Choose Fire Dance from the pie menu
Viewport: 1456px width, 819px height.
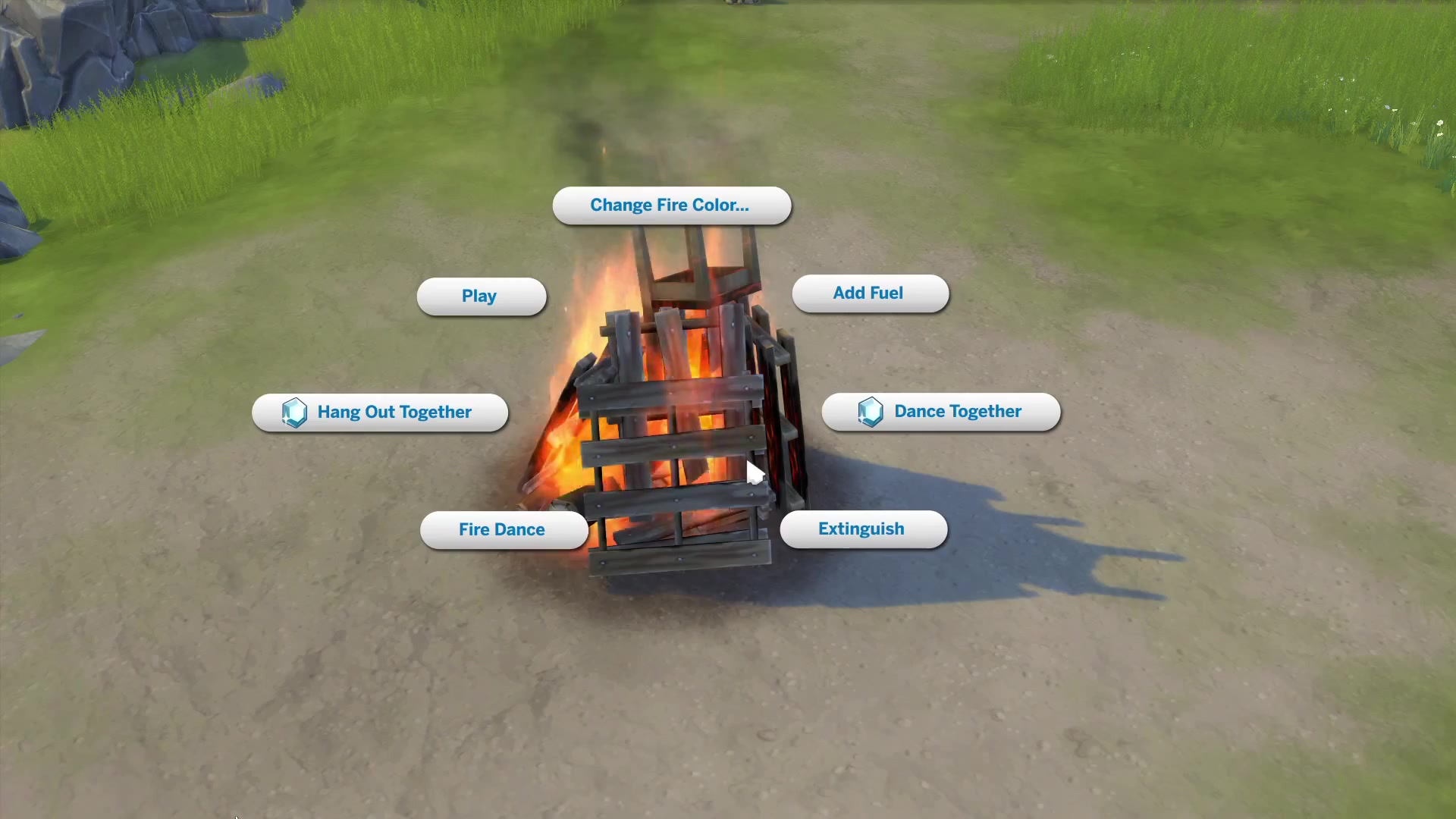[x=504, y=529]
